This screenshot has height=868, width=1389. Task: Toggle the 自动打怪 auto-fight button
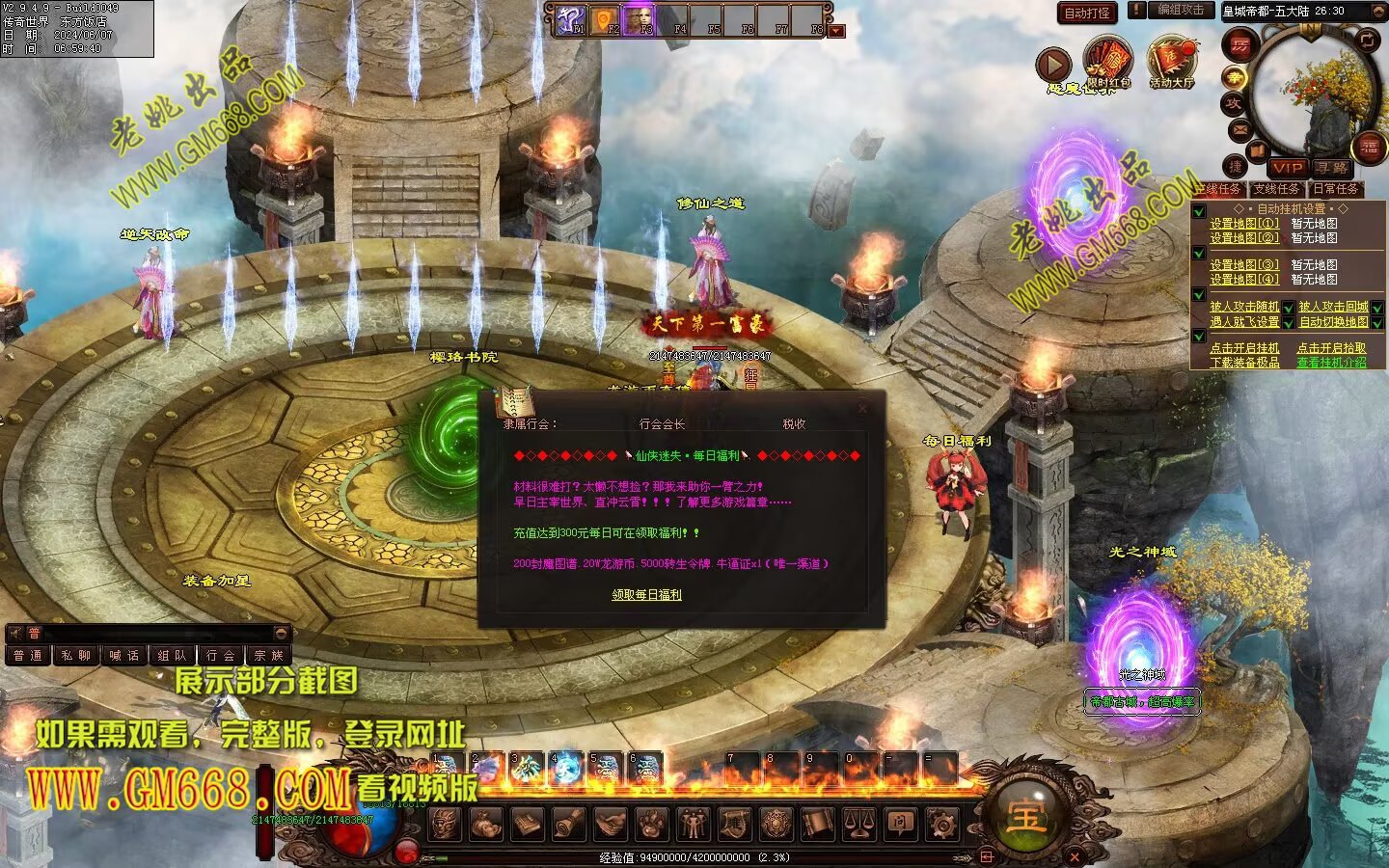(x=1087, y=13)
